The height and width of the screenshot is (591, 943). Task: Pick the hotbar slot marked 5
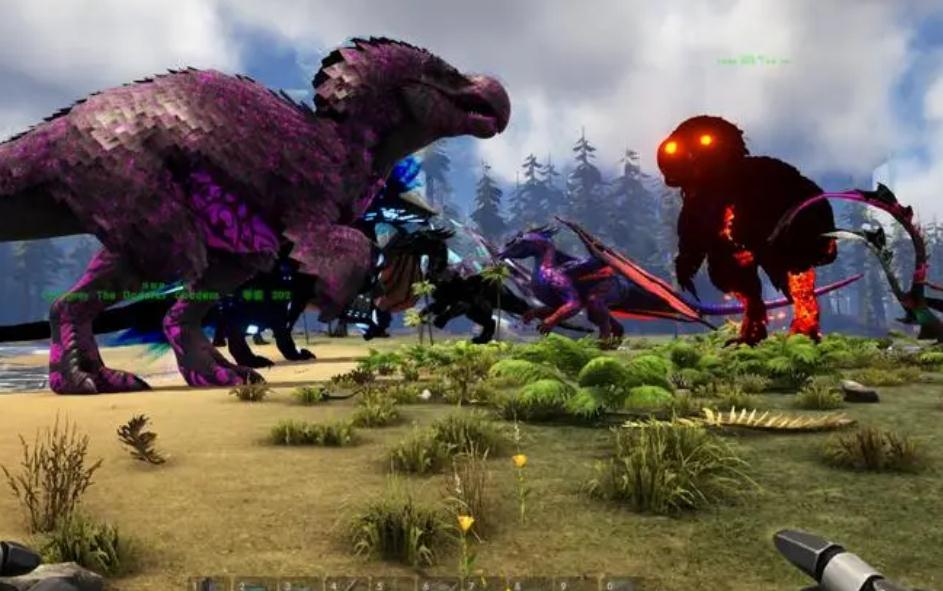(x=393, y=583)
